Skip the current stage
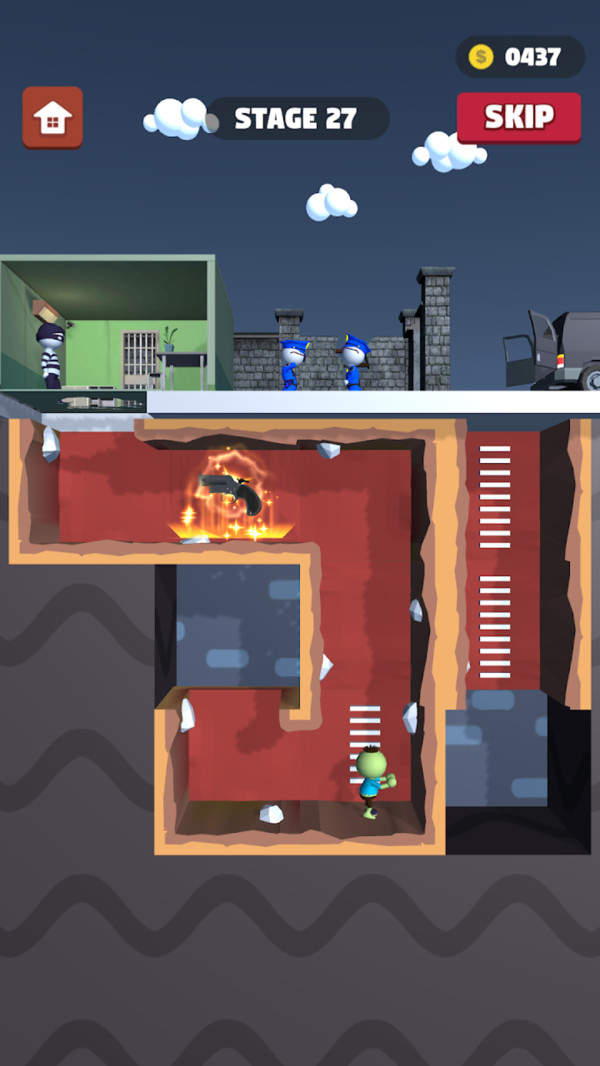 click(519, 118)
